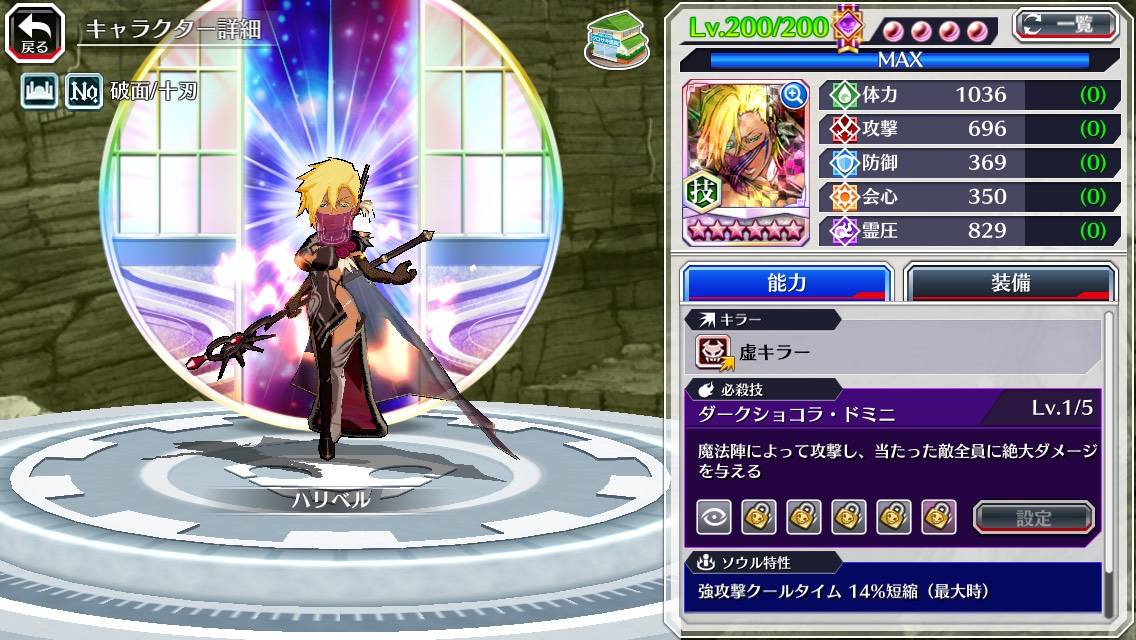Open the 一覧 character list
Viewport: 1136px width, 640px height.
1064,24
